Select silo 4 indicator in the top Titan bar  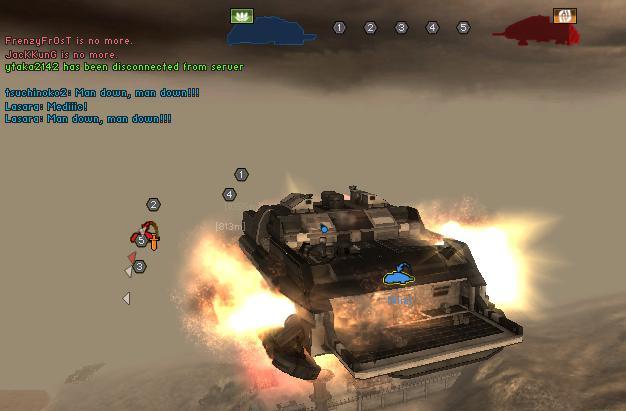click(x=432, y=28)
